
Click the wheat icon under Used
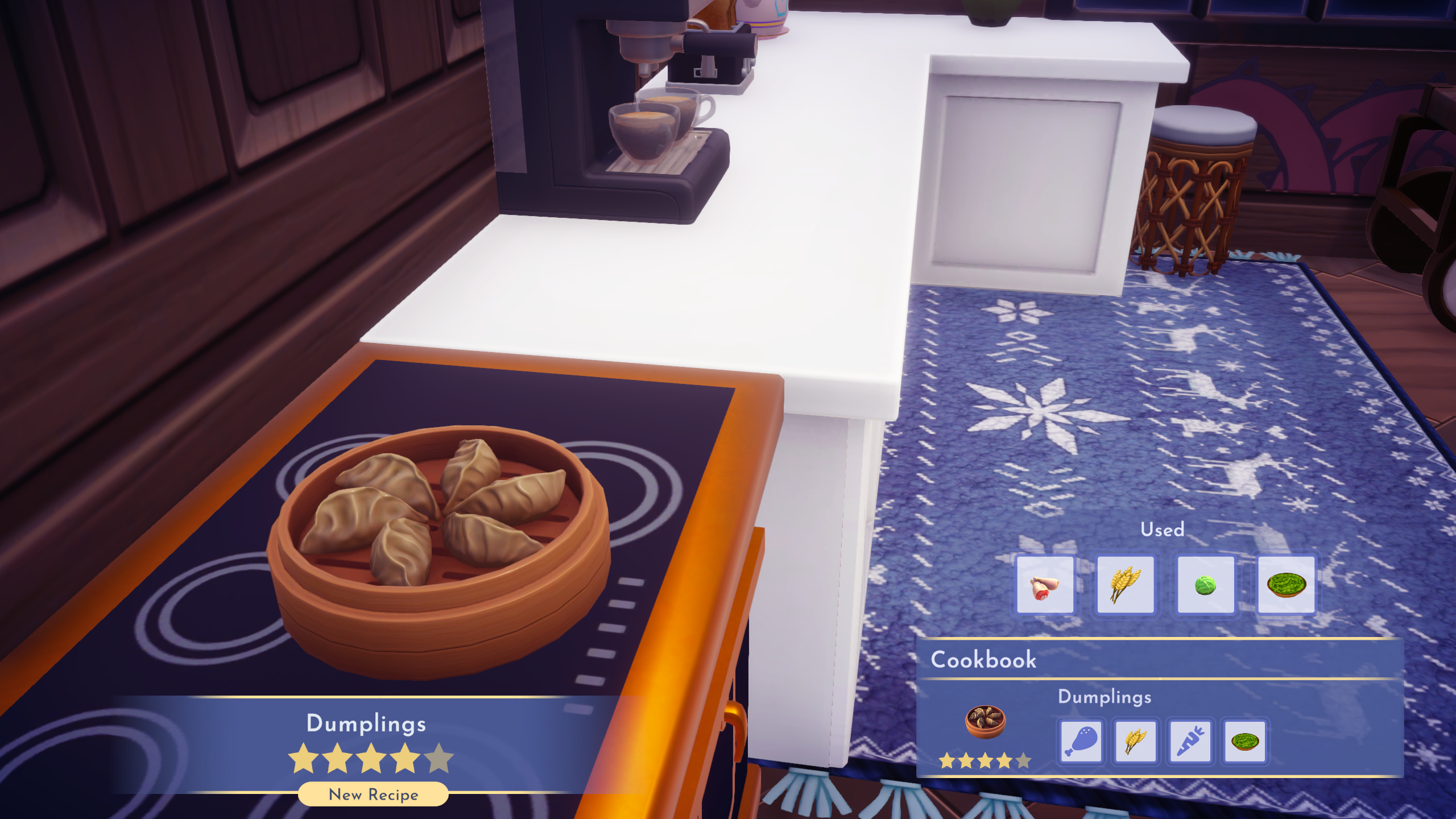(x=1126, y=584)
